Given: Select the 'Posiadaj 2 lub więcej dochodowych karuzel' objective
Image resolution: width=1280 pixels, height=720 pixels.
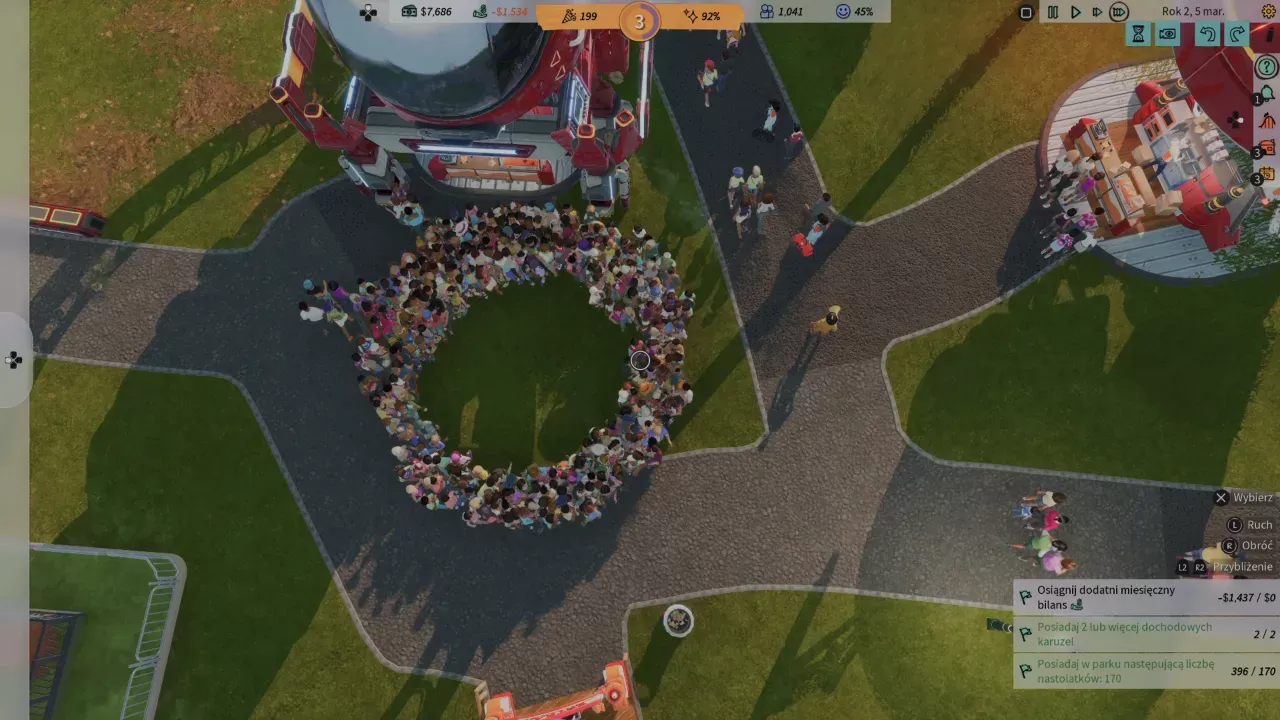Looking at the screenshot, I should click(x=1146, y=634).
